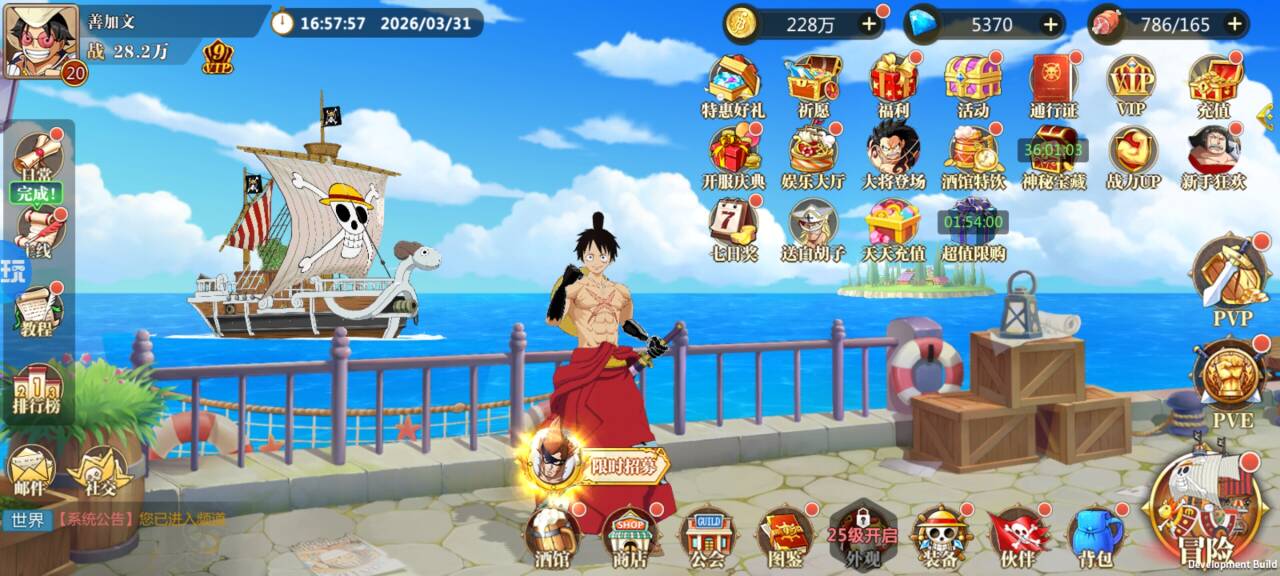Open the 特惠好礼 special gifts offer
Viewport: 1280px width, 576px height.
pos(732,86)
